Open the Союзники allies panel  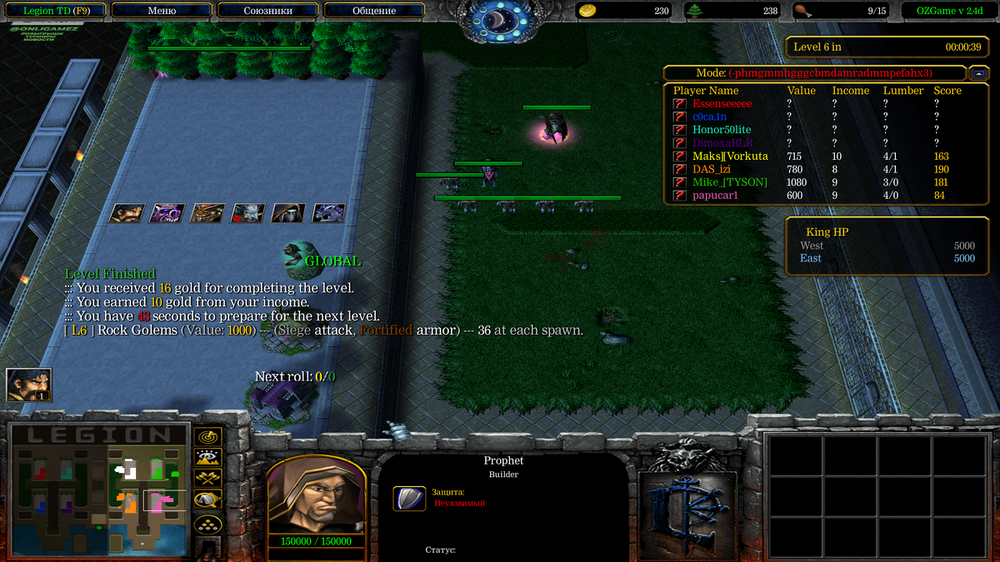tap(268, 11)
